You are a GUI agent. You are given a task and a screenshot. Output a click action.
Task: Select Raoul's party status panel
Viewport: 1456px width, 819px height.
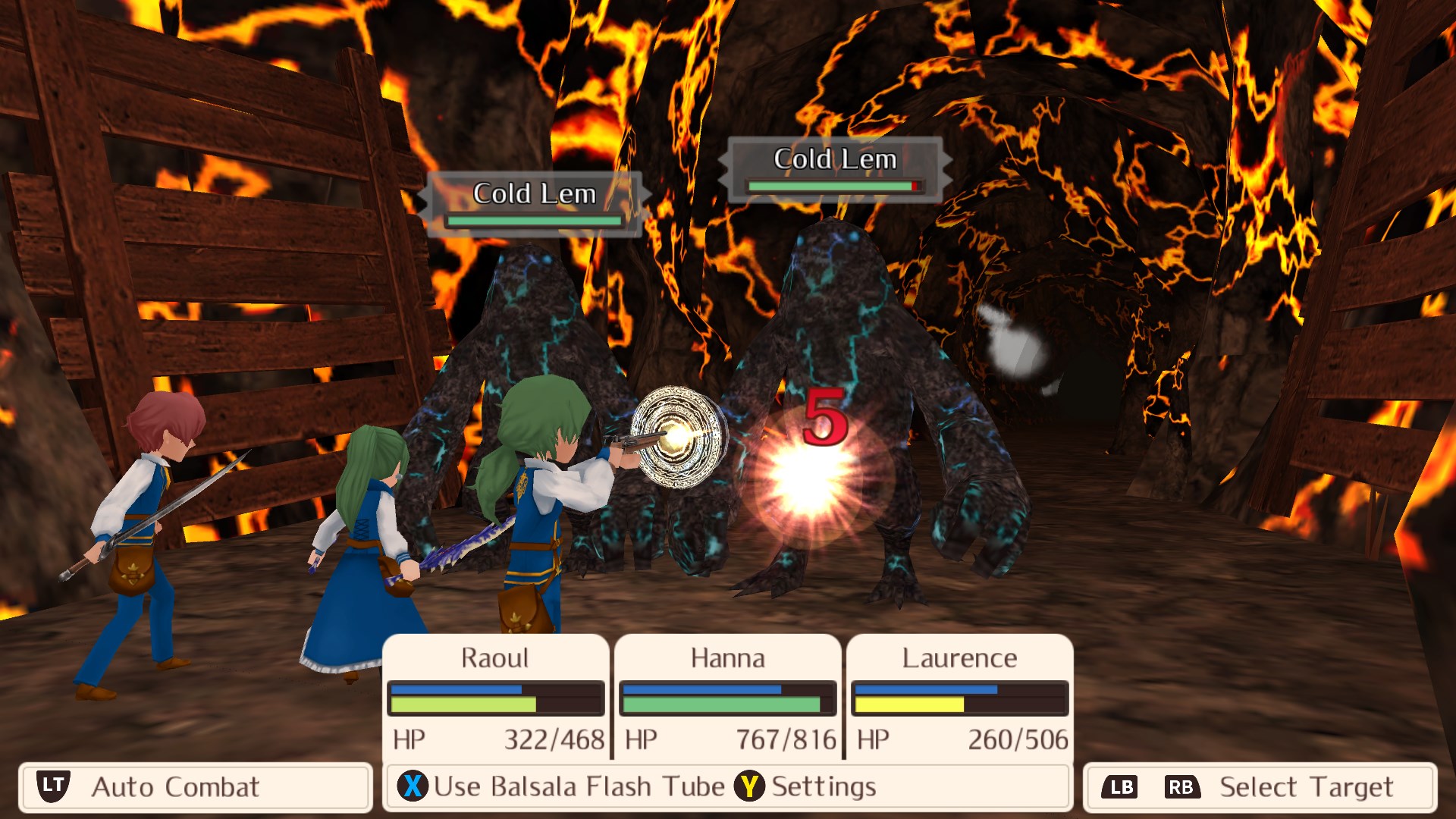496,696
